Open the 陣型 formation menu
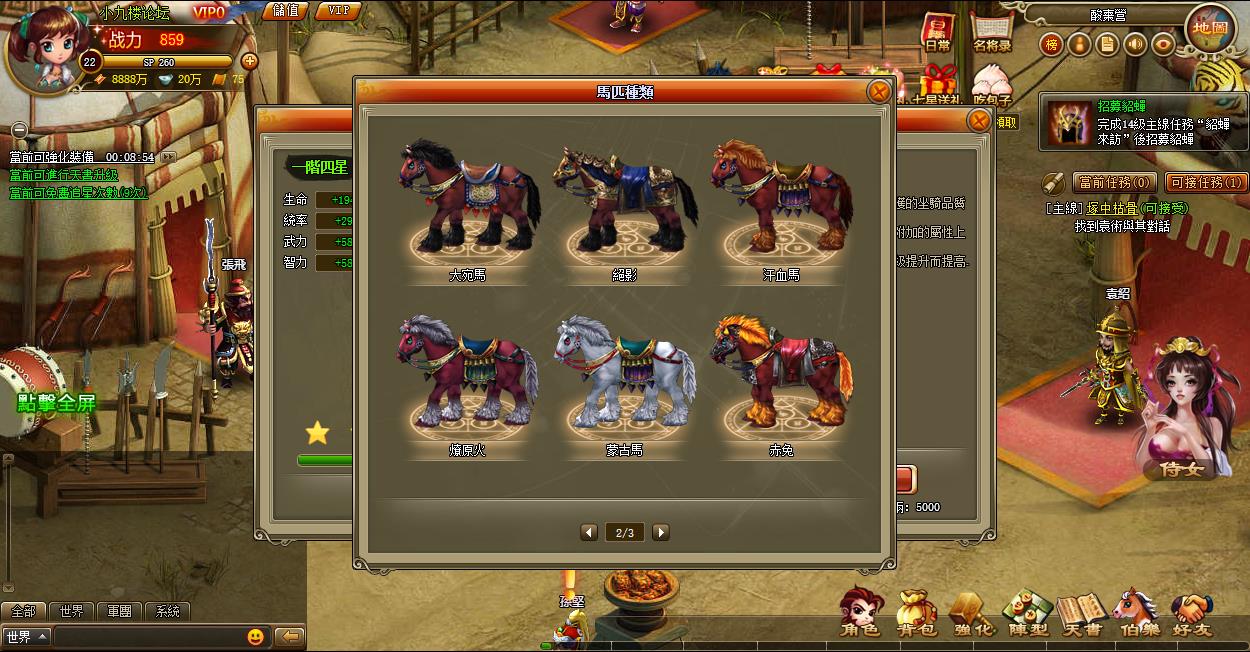This screenshot has height=652, width=1250. click(x=1027, y=612)
